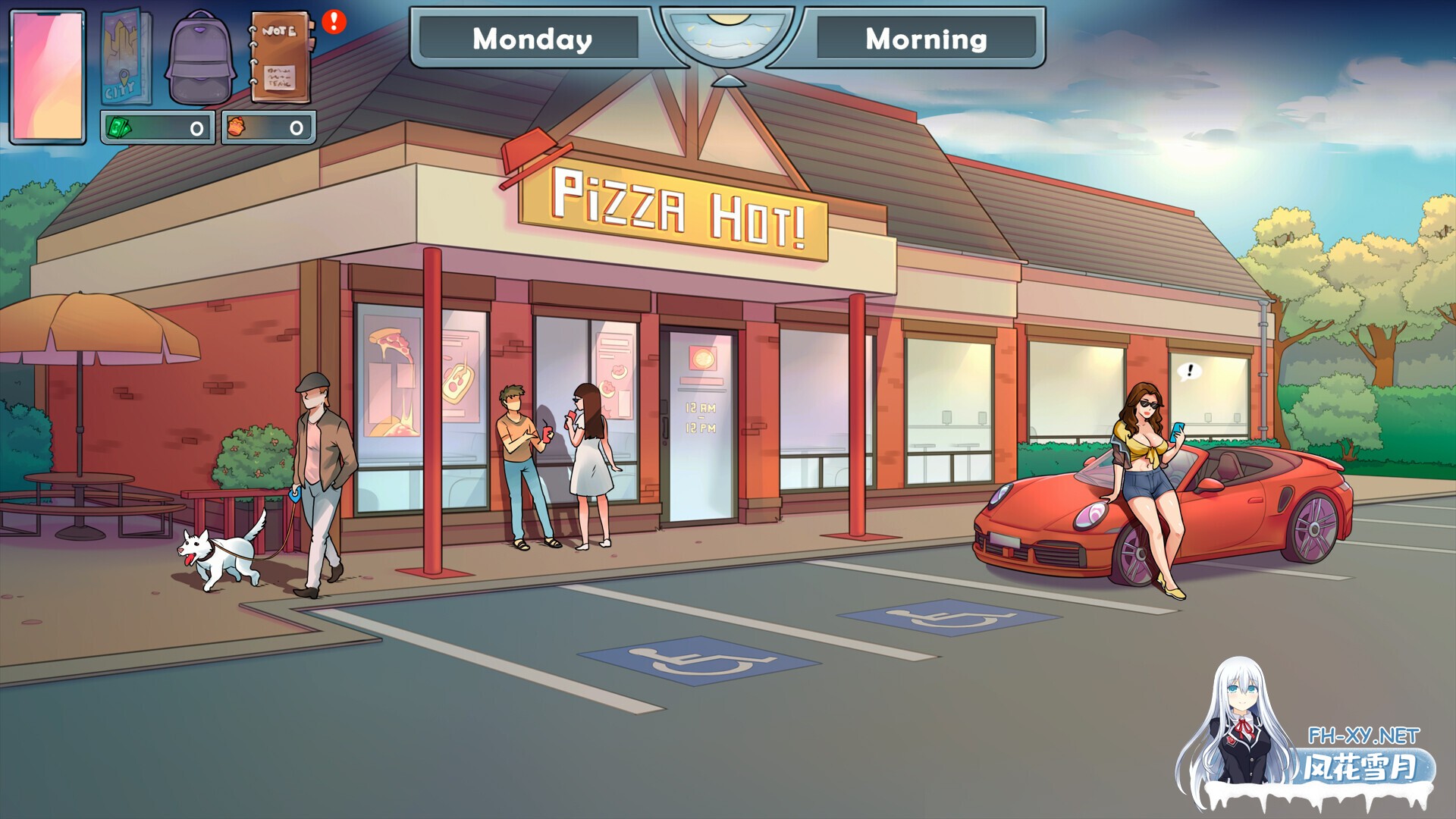This screenshot has height=819, width=1456.
Task: Open the city map booklet
Action: click(125, 58)
